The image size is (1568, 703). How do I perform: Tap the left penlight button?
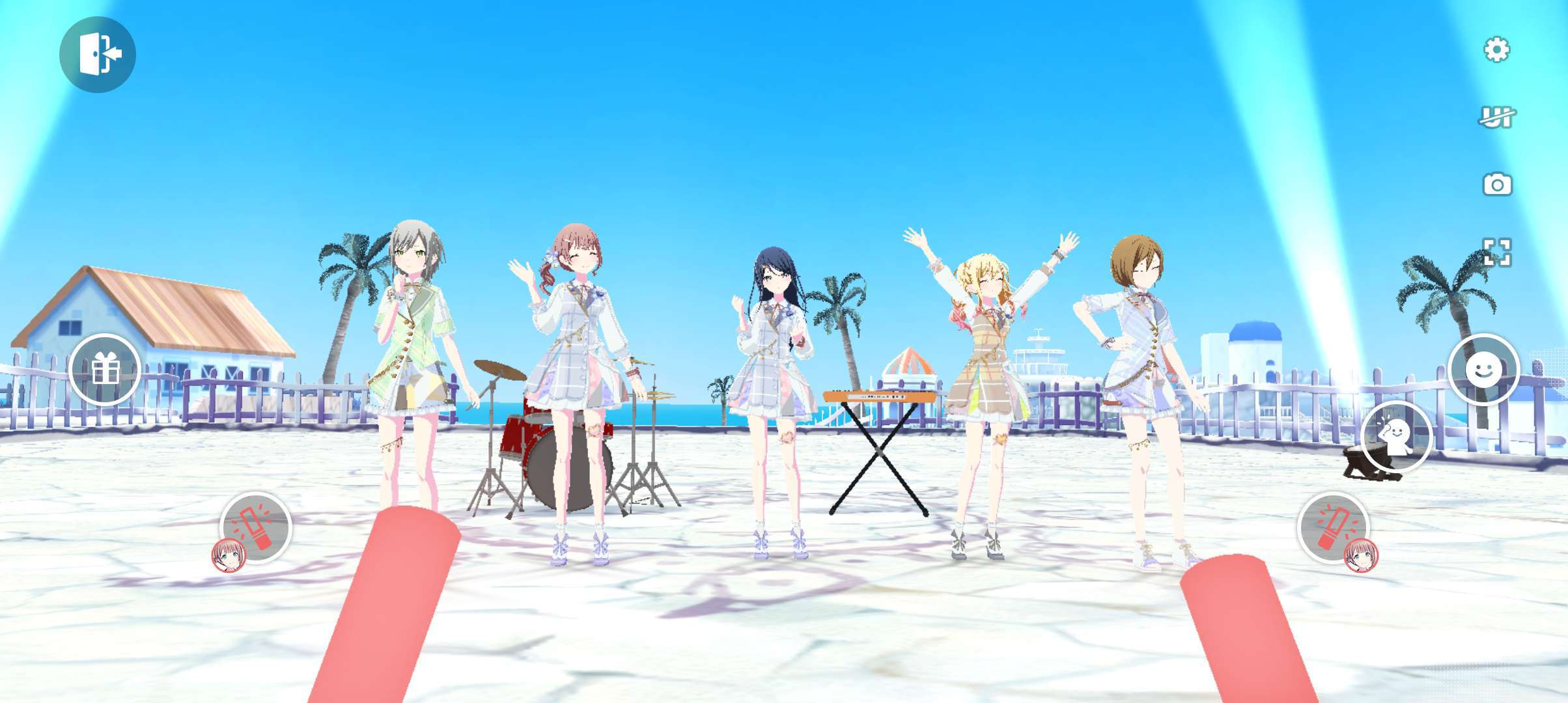pos(256,527)
